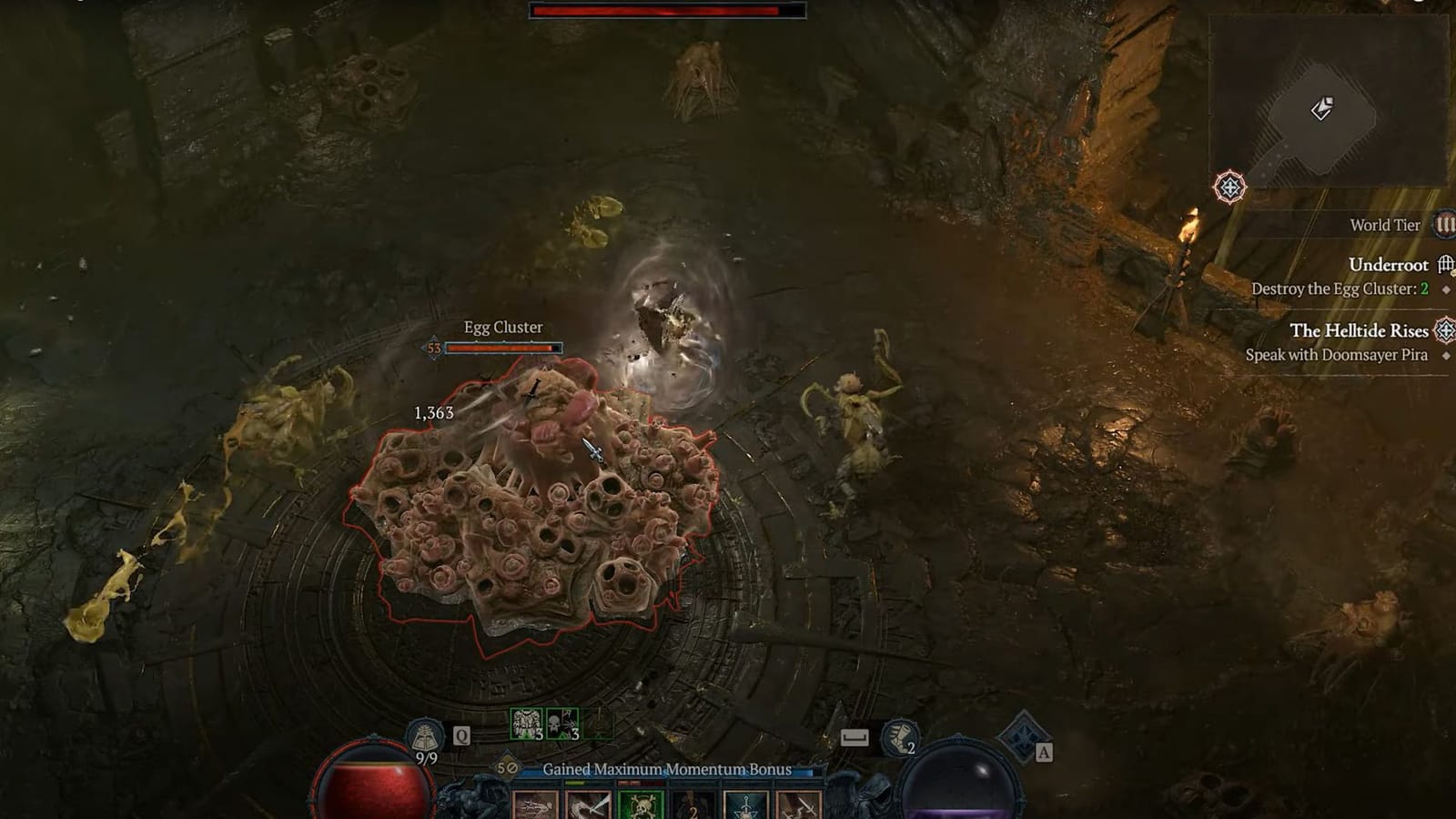
Task: Click the Underroot dungeon gate icon
Action: click(x=1443, y=266)
